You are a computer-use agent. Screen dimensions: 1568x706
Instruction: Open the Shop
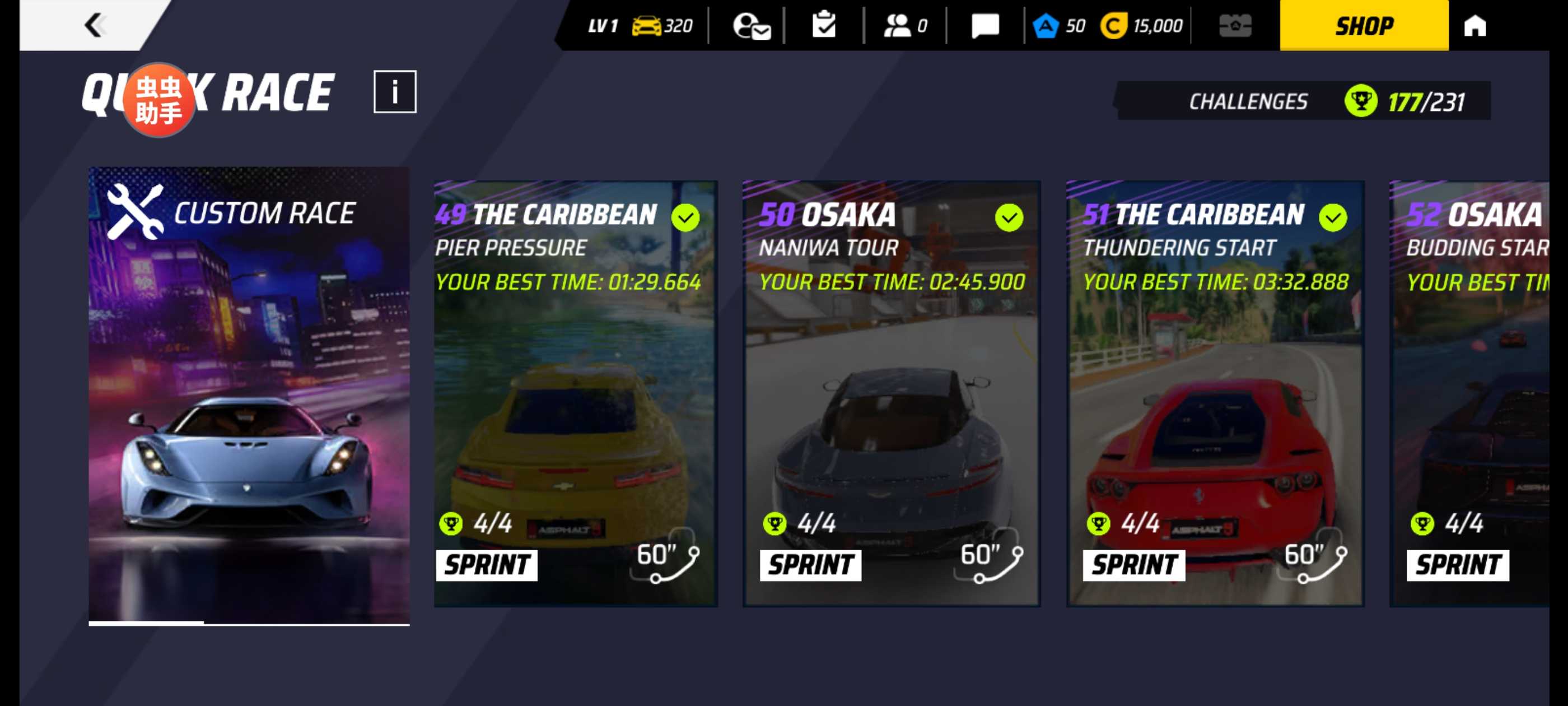point(1364,26)
